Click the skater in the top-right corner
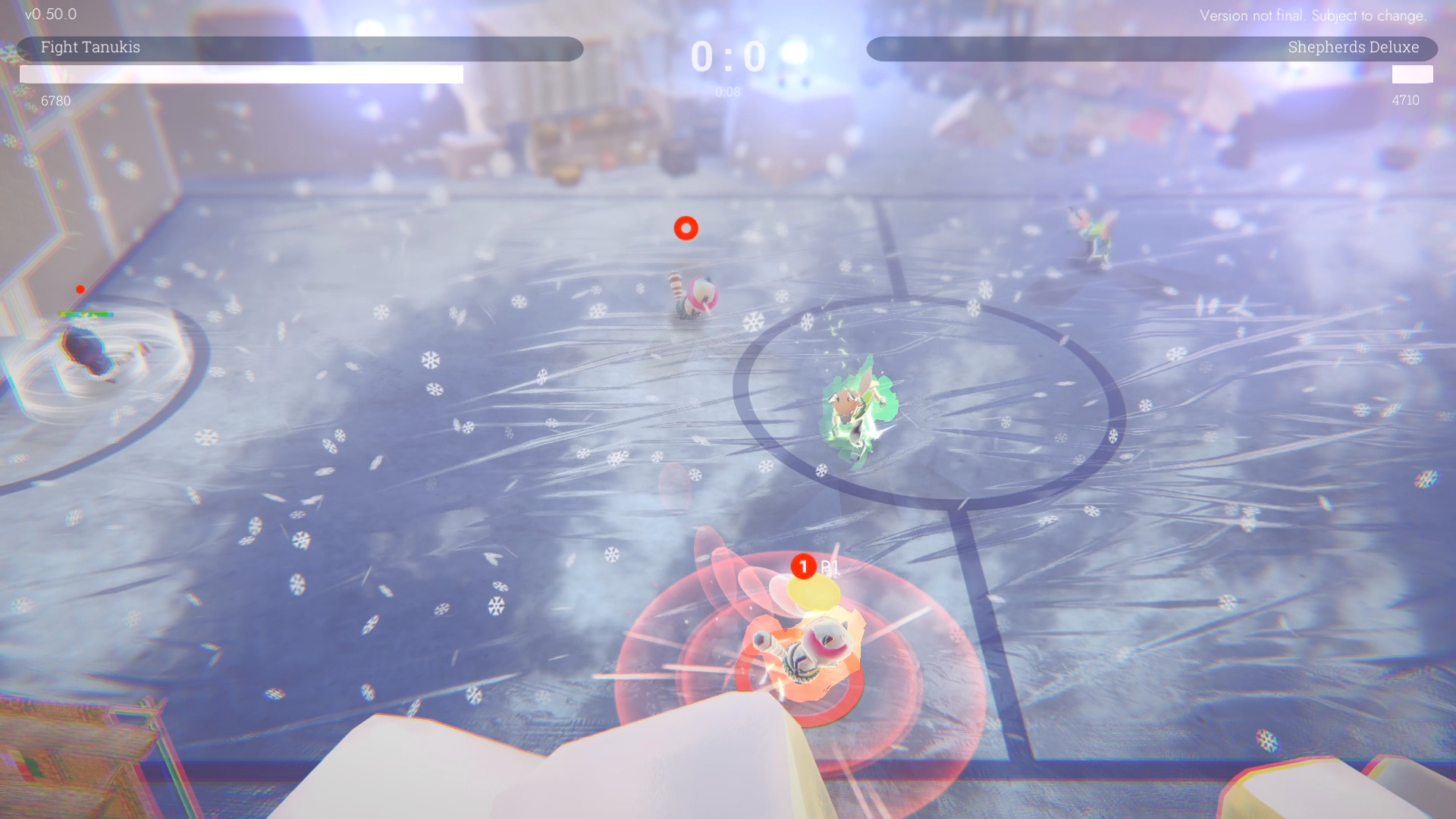 tap(1092, 230)
